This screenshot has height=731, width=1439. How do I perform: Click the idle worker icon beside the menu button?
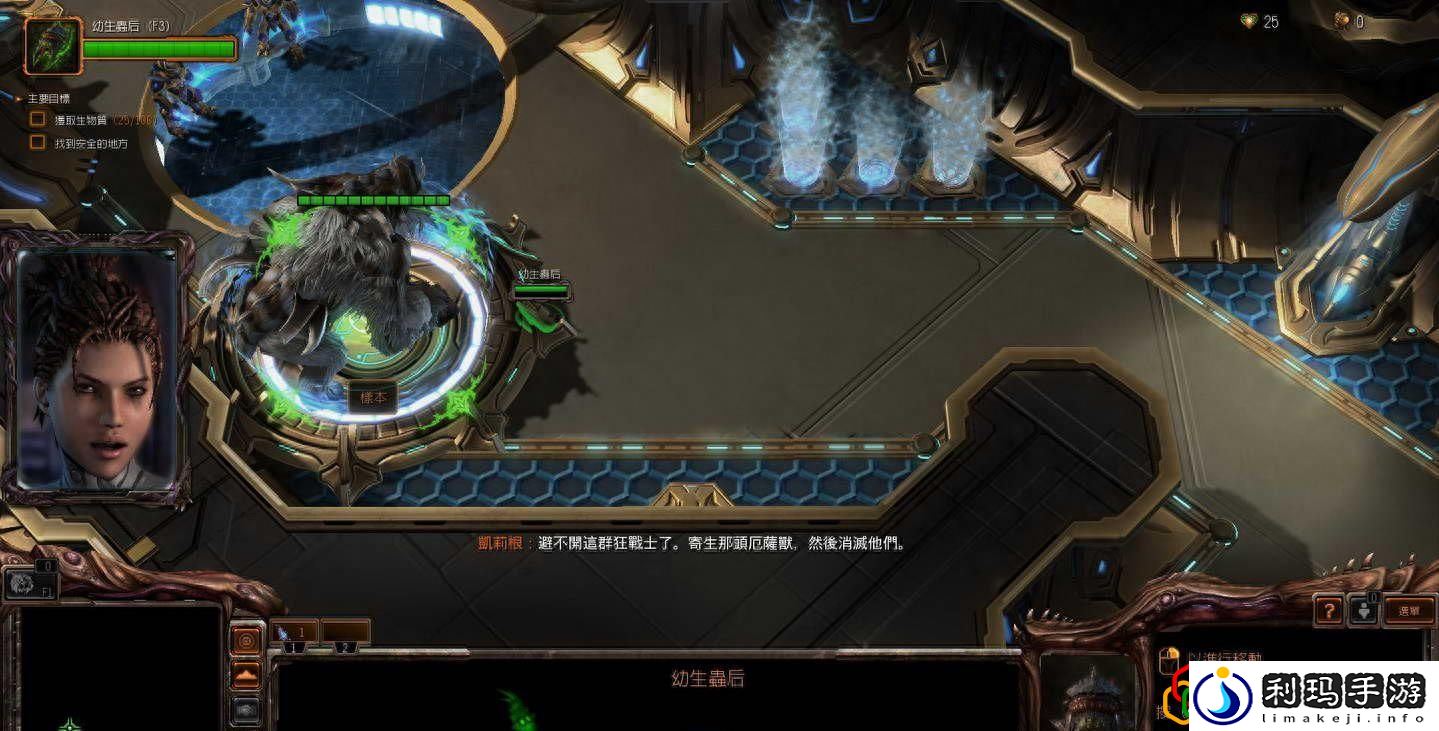pyautogui.click(x=1365, y=610)
